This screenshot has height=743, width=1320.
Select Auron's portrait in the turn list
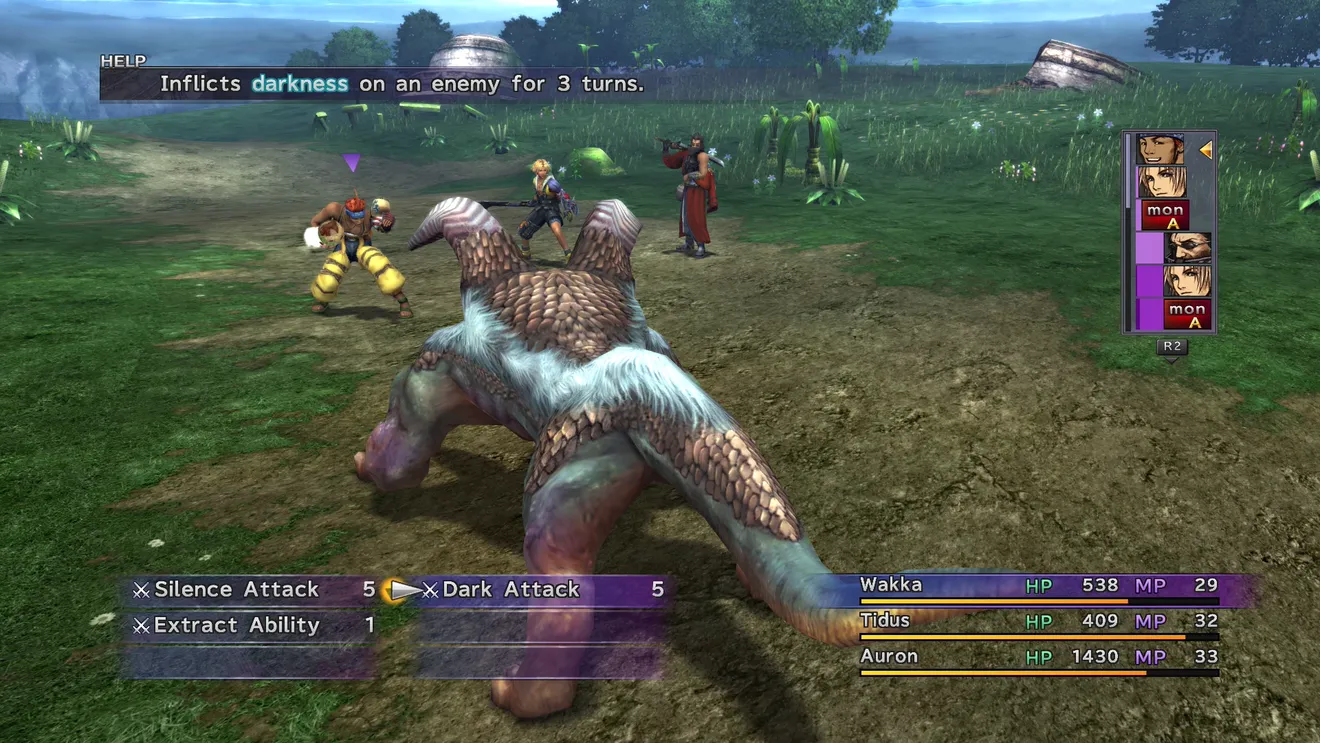[x=1187, y=247]
